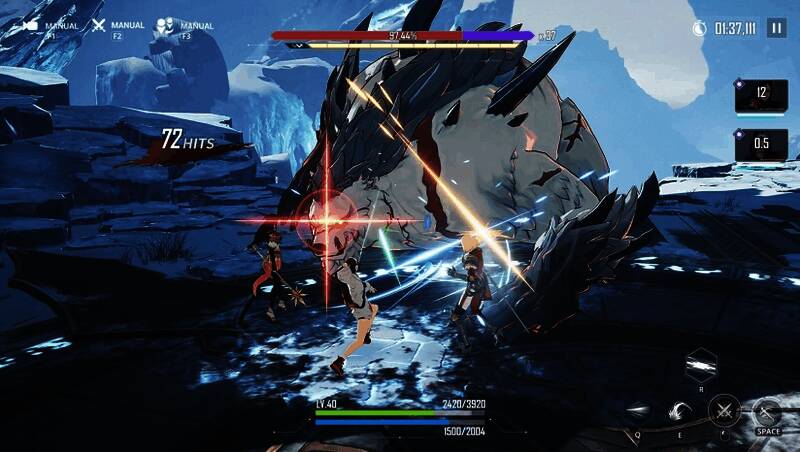
Task: Switch to teammate portrait showing 12
Action: coord(760,95)
